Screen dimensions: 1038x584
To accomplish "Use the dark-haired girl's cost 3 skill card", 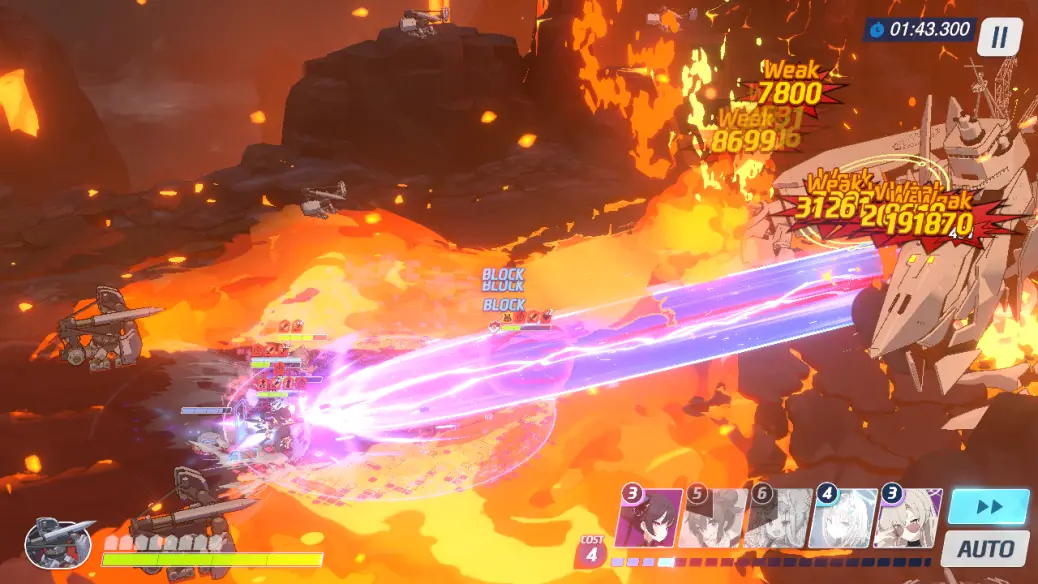I will [x=650, y=519].
